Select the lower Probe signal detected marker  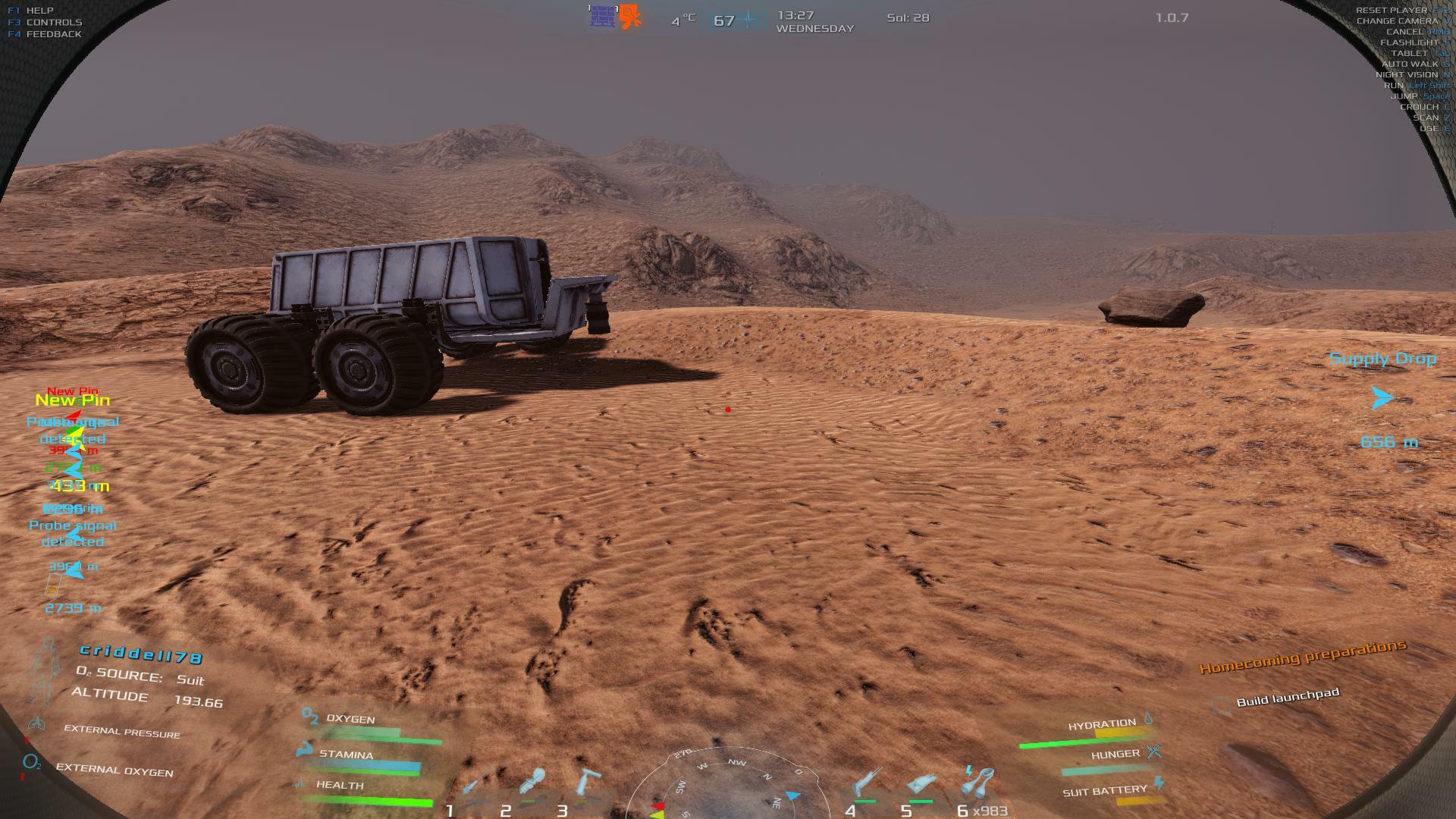click(73, 533)
